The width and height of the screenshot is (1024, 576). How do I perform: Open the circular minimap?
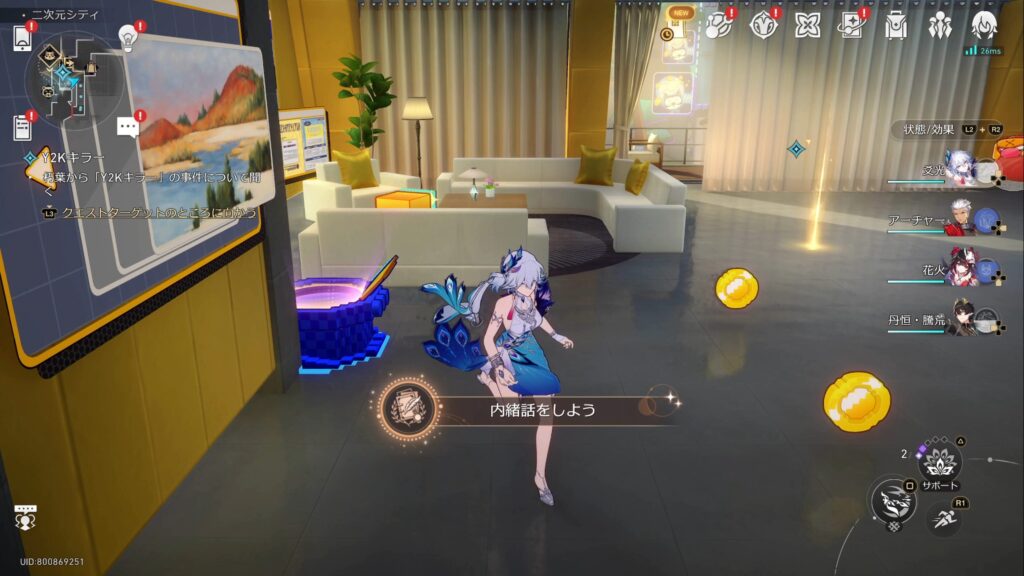74,76
